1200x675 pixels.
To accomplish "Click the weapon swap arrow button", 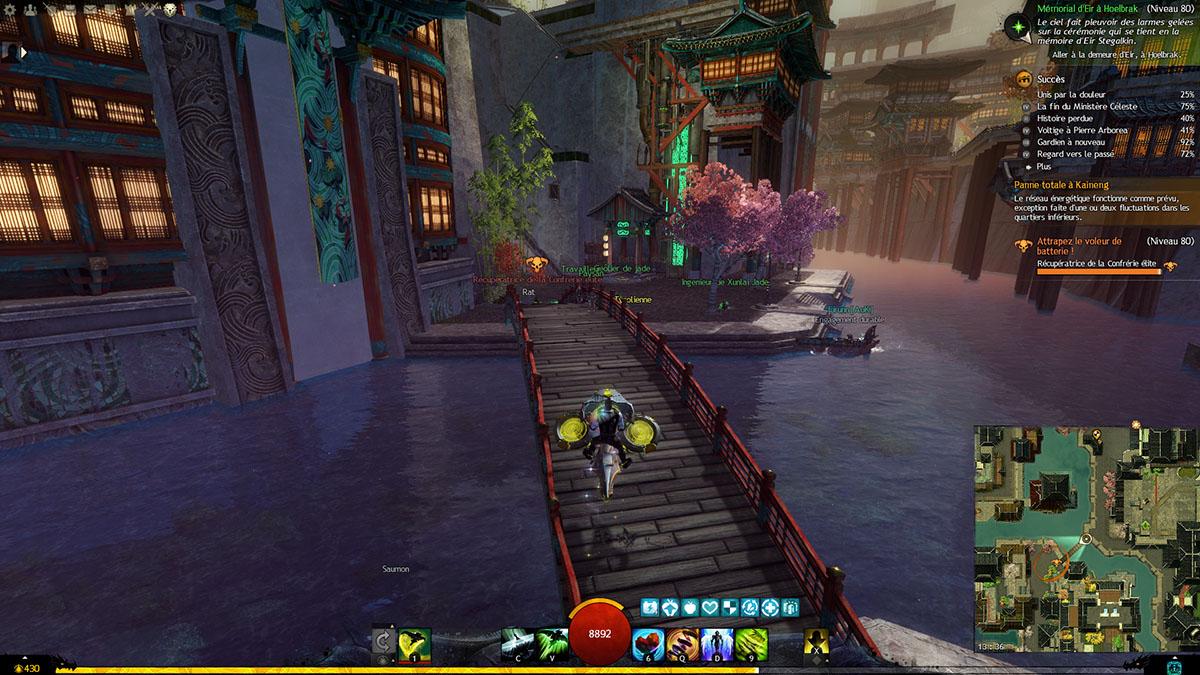I will coord(381,643).
